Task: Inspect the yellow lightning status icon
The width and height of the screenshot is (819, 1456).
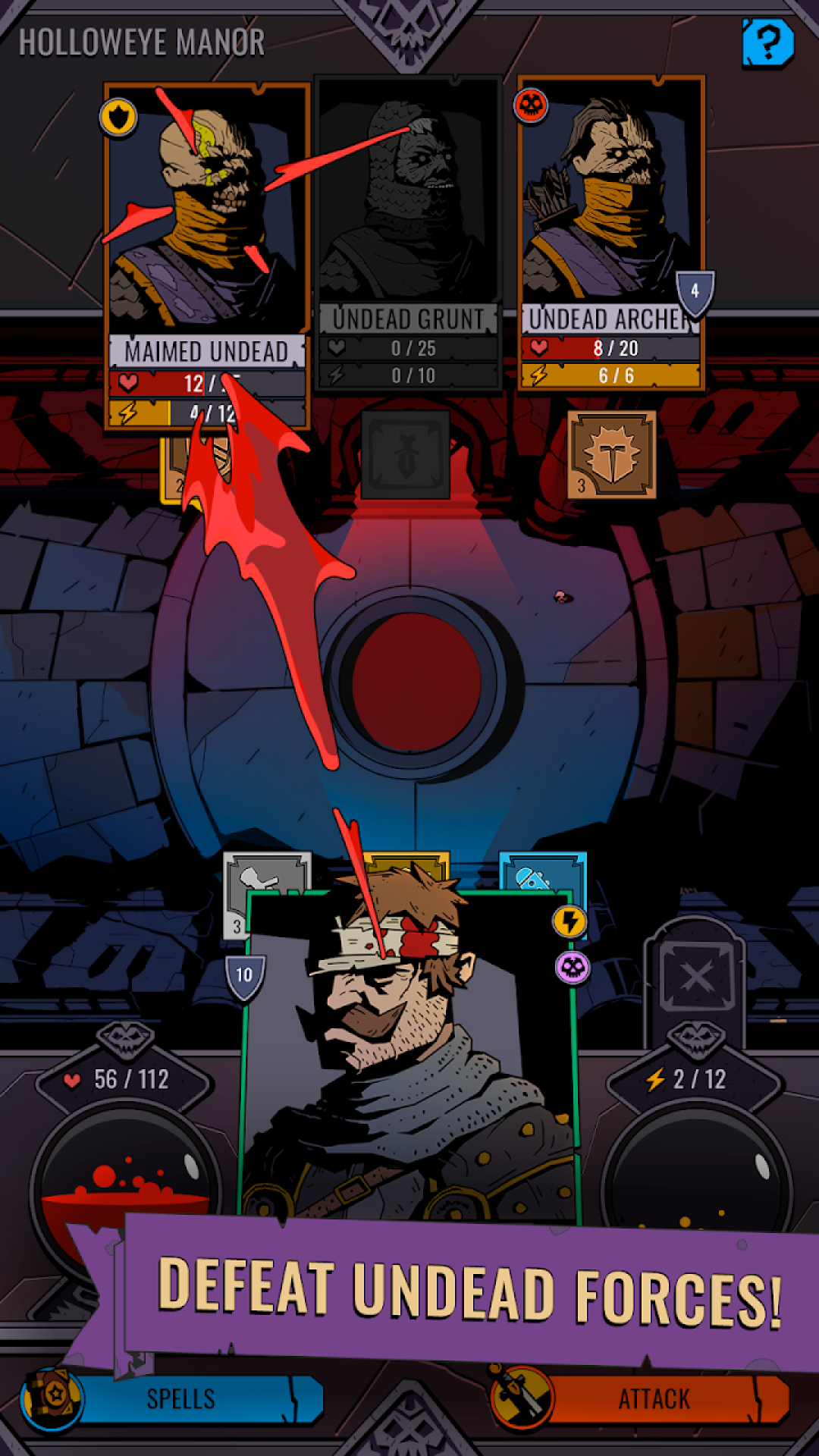Action: click(570, 922)
